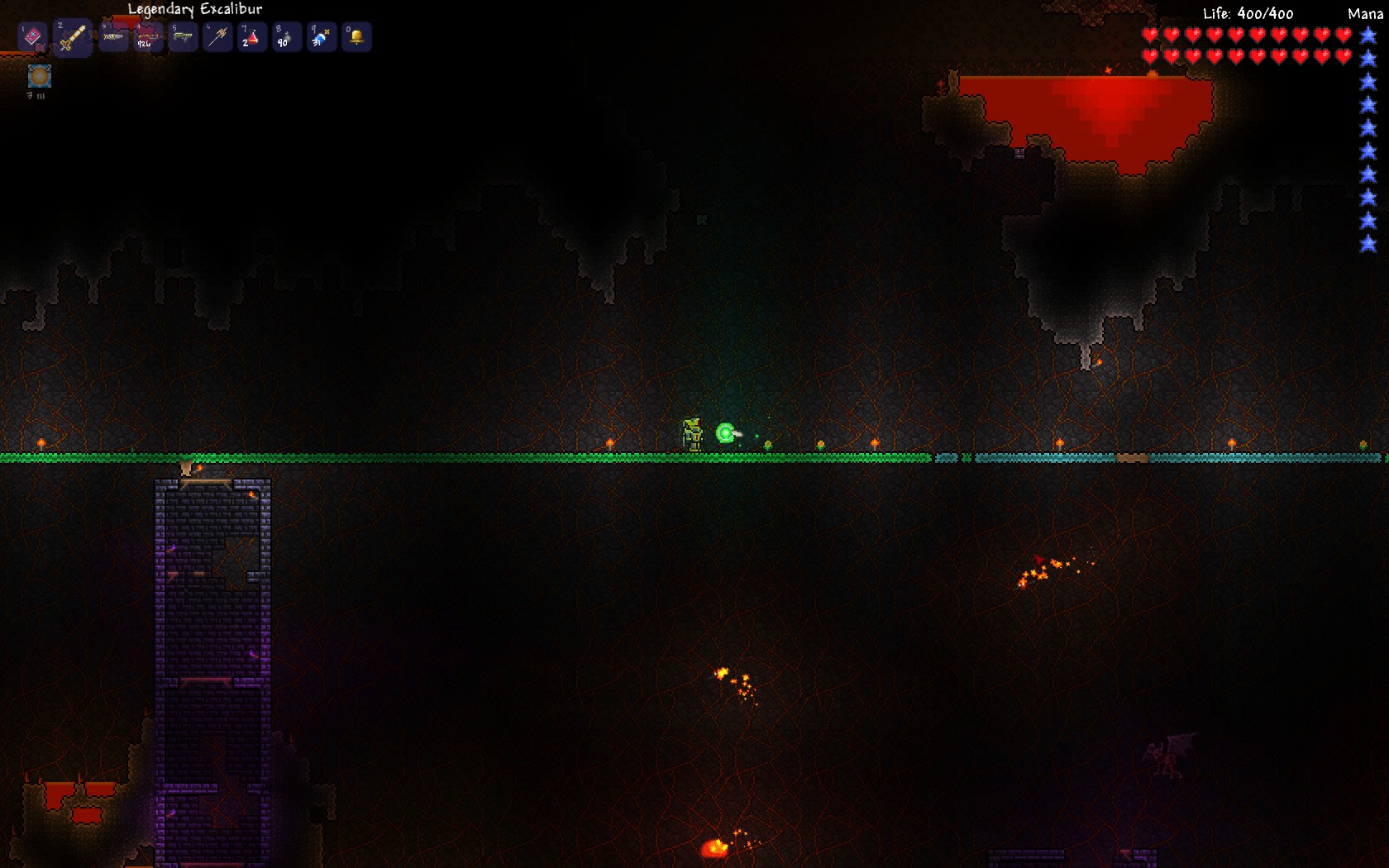Image resolution: width=1389 pixels, height=868 pixels.
Task: Select the red healing potions in slot 7
Action: pos(251,37)
